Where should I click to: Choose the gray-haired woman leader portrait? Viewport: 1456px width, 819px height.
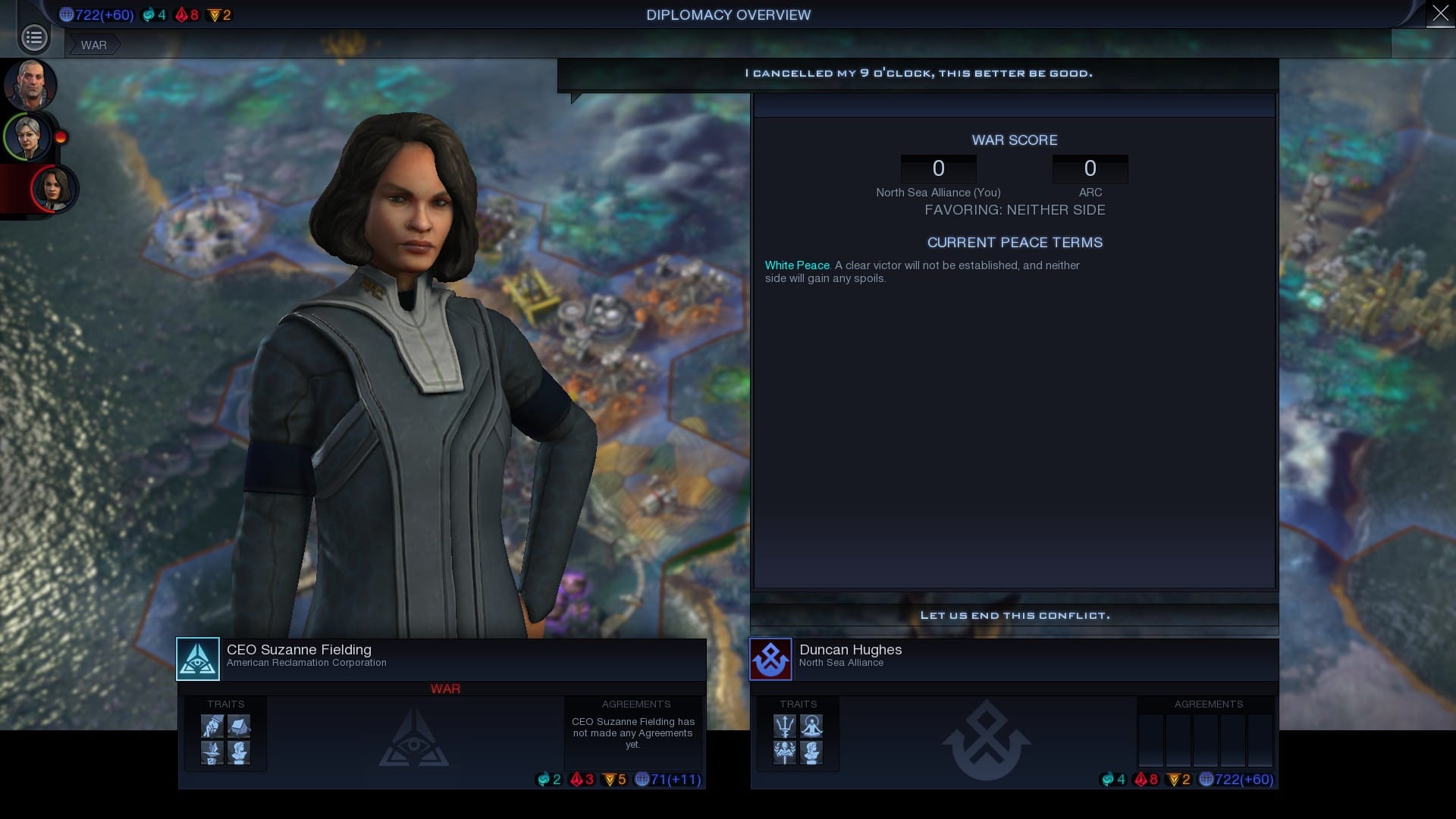coord(29,137)
